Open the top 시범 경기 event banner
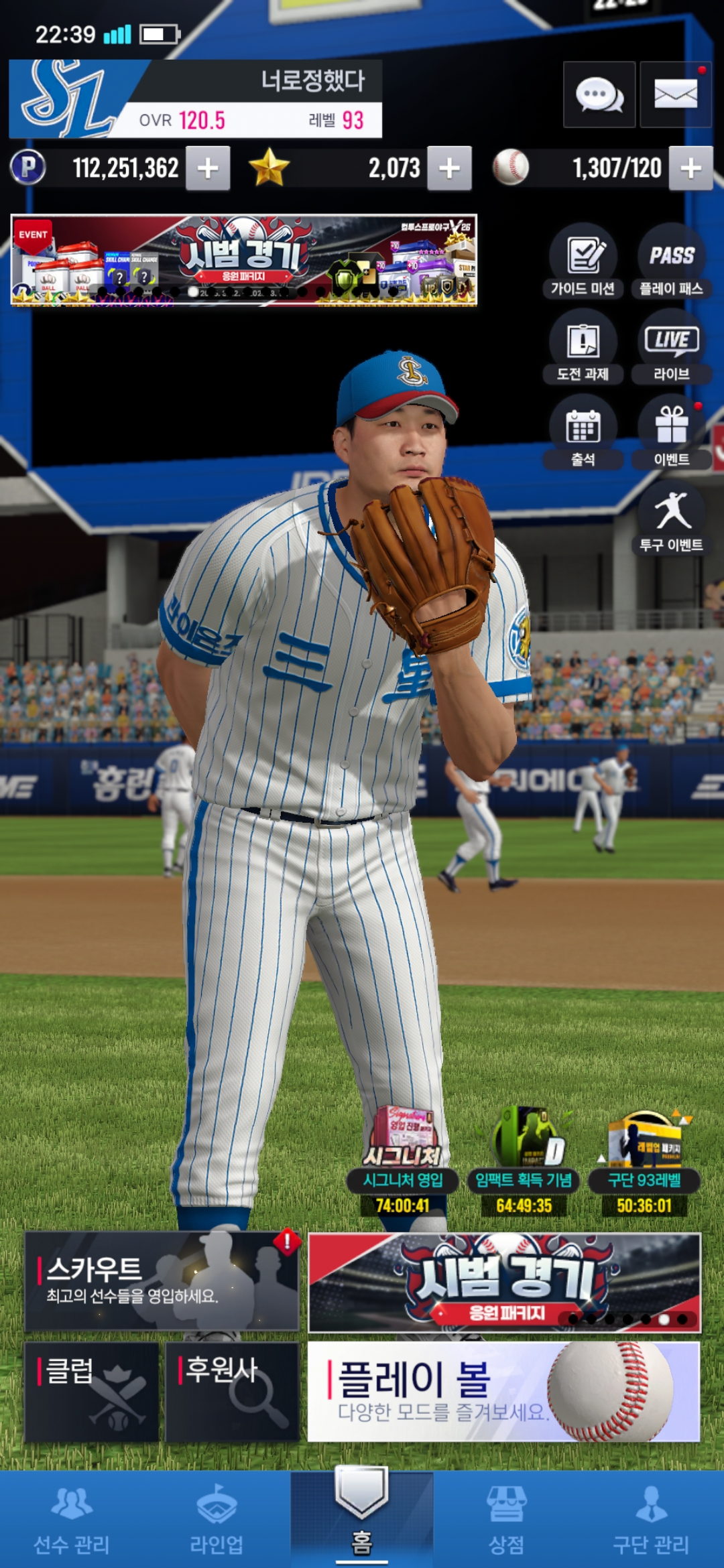724x1568 pixels. coord(244,260)
